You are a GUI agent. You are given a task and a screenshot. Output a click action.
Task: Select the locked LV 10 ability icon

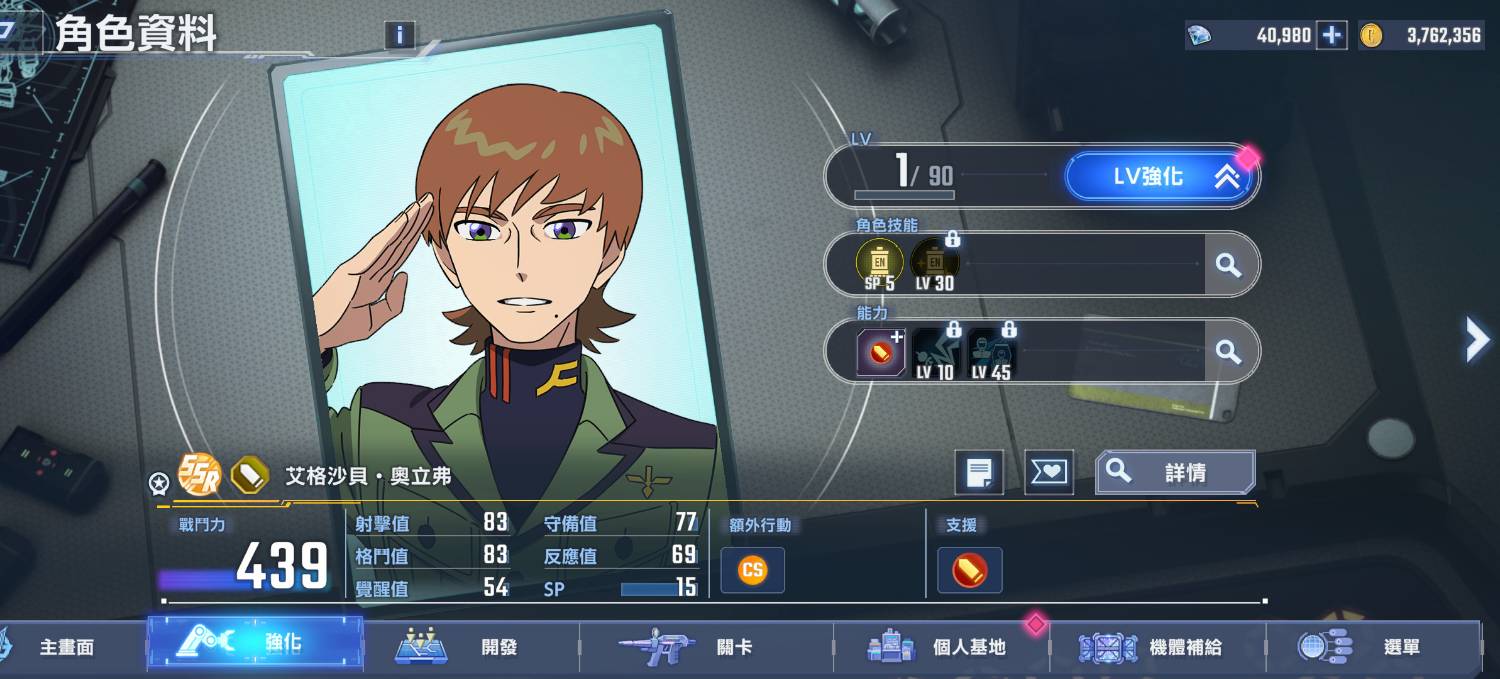[x=935, y=352]
